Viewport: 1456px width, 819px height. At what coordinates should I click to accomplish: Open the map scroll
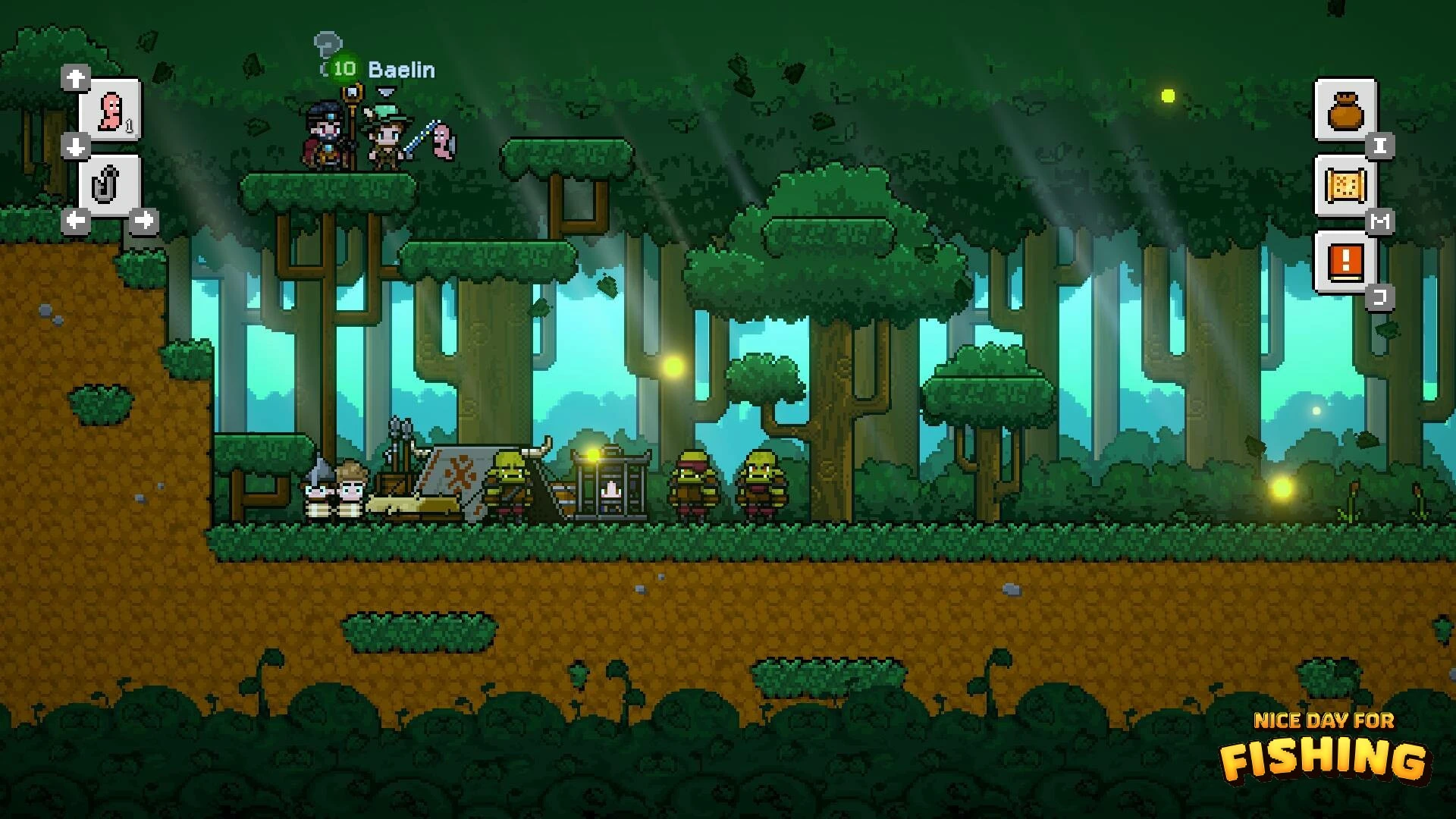pyautogui.click(x=1345, y=187)
